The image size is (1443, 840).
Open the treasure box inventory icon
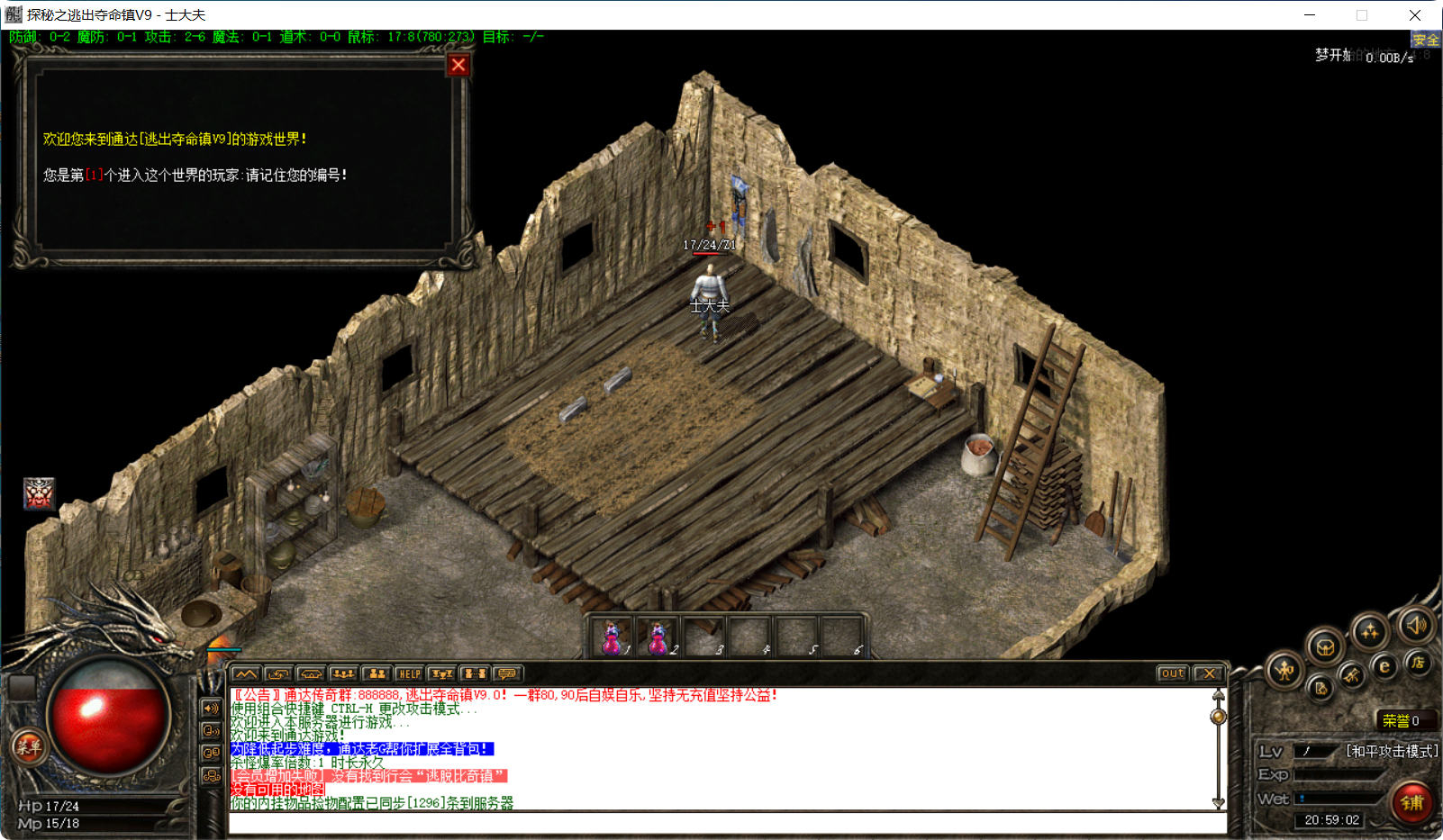coord(1325,646)
